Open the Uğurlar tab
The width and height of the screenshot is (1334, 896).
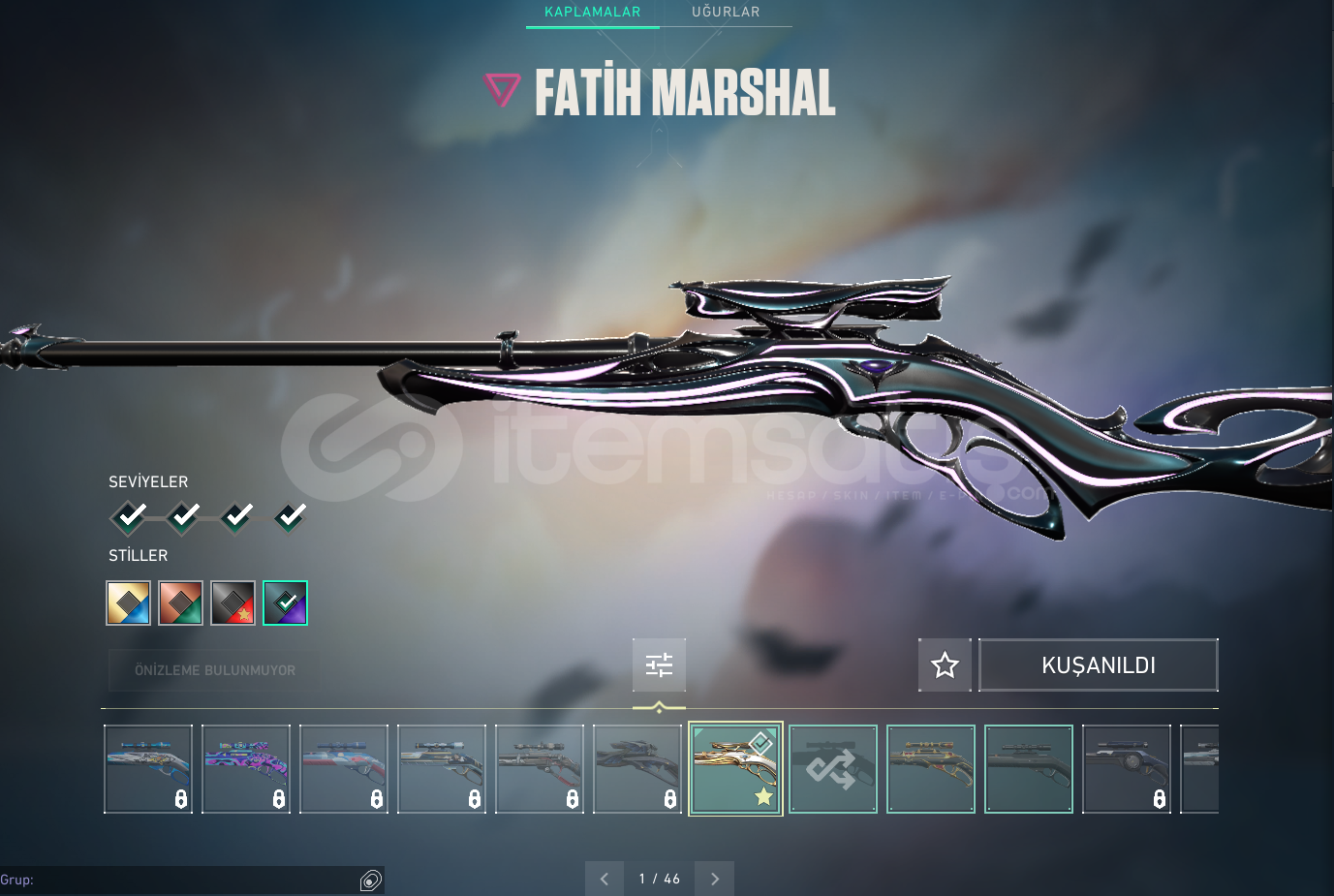pyautogui.click(x=726, y=13)
